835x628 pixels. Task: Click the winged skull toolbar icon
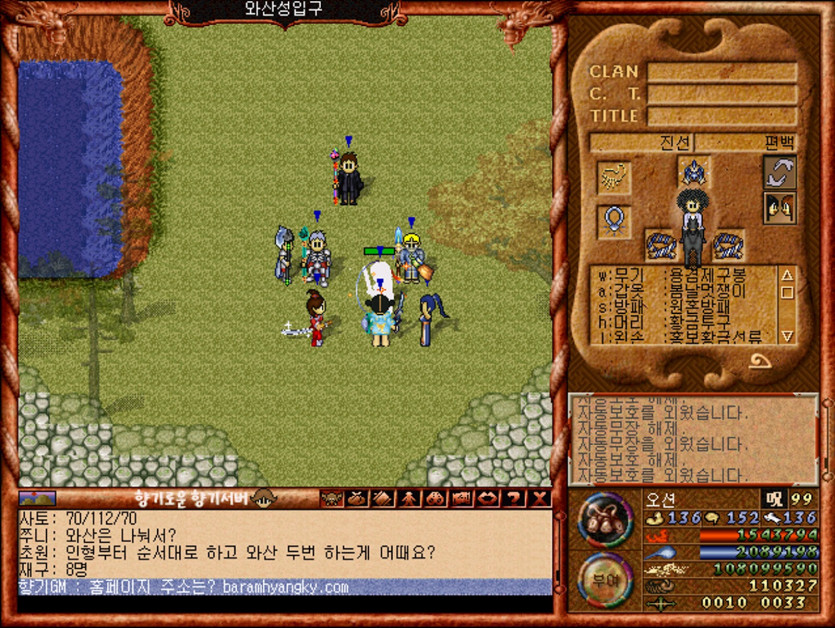tap(333, 498)
